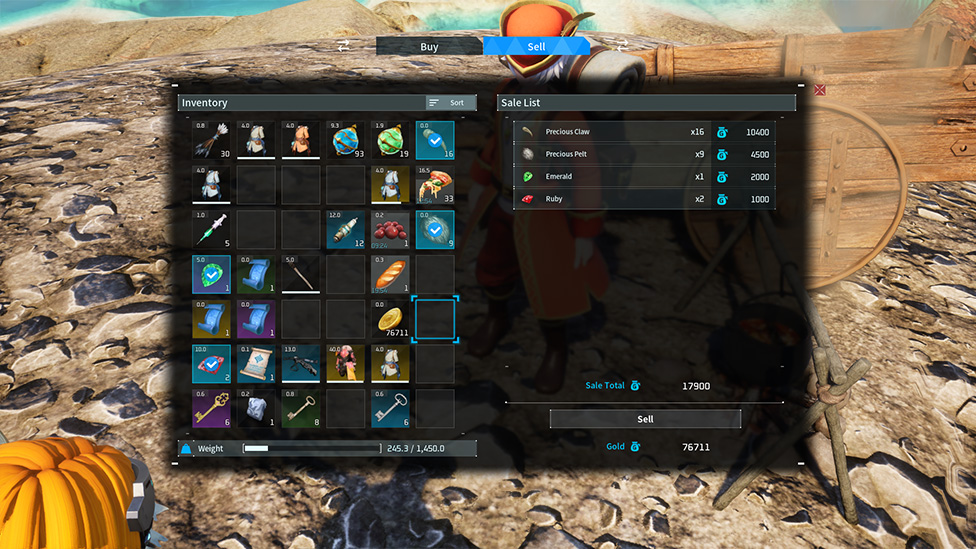Select the Precious Claw row in Sale List
The height and width of the screenshot is (549, 976).
pyautogui.click(x=644, y=132)
